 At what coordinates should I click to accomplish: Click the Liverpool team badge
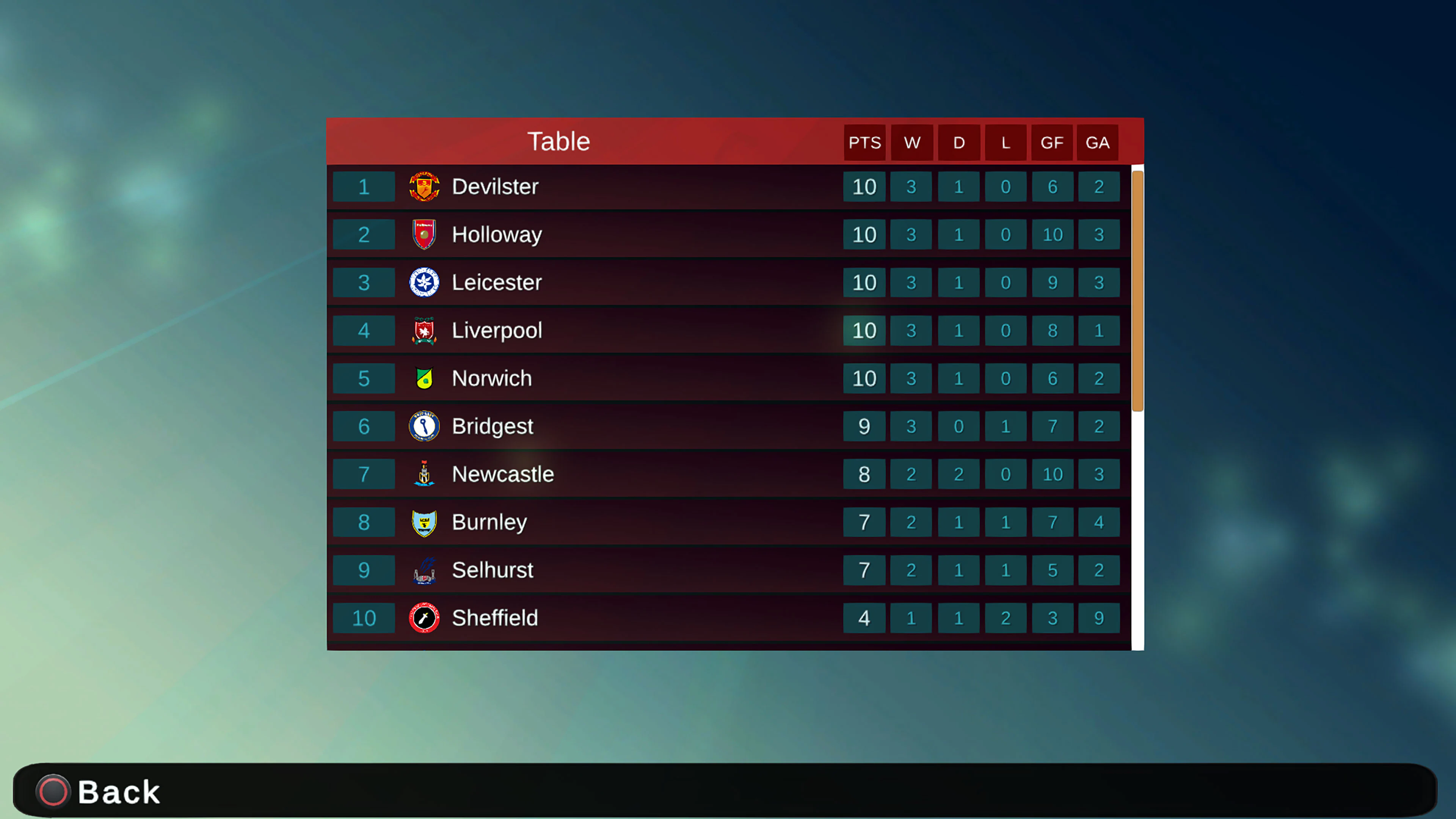(425, 331)
